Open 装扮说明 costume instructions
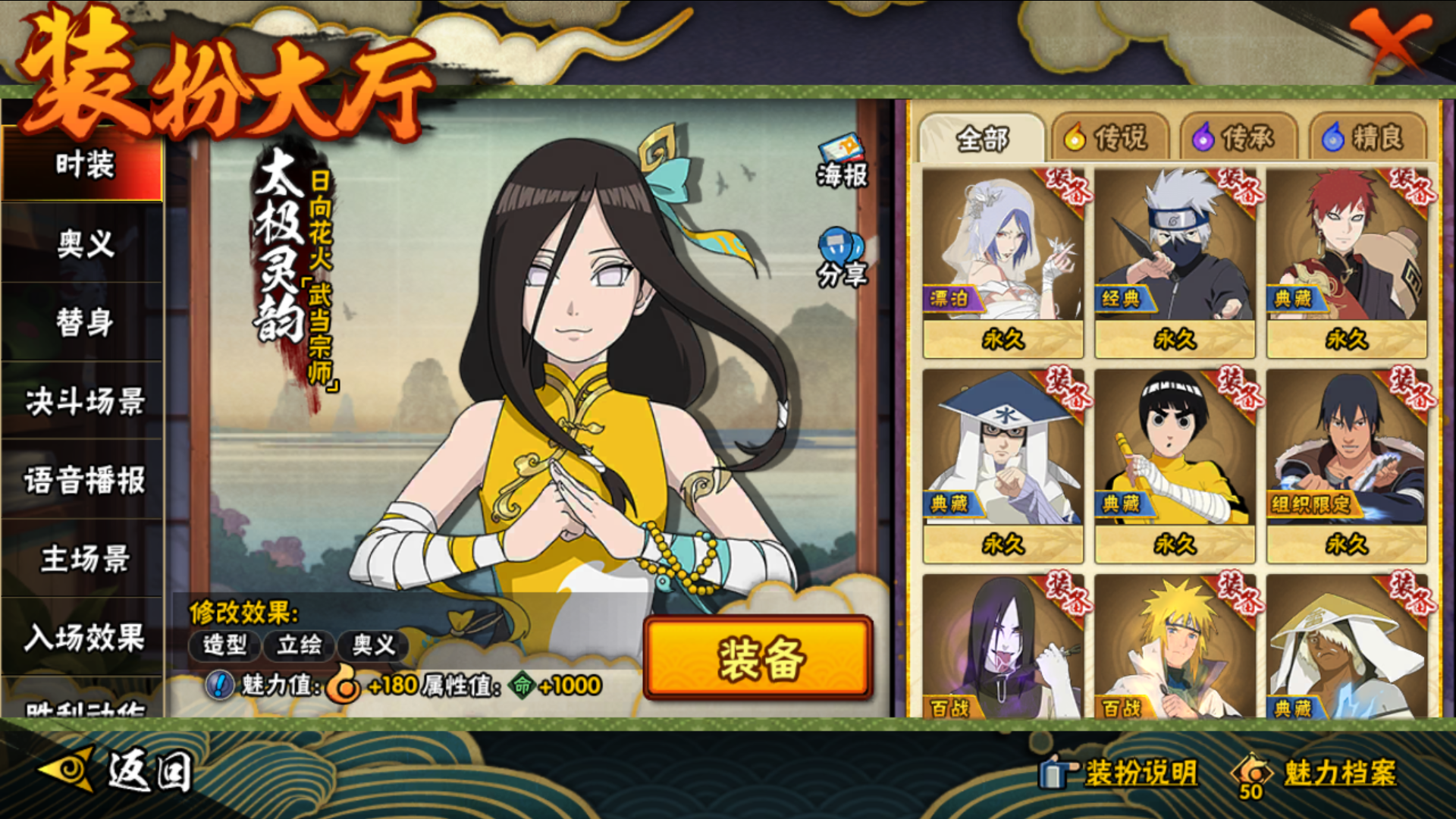Screen dimensions: 1456x819 [1121, 773]
